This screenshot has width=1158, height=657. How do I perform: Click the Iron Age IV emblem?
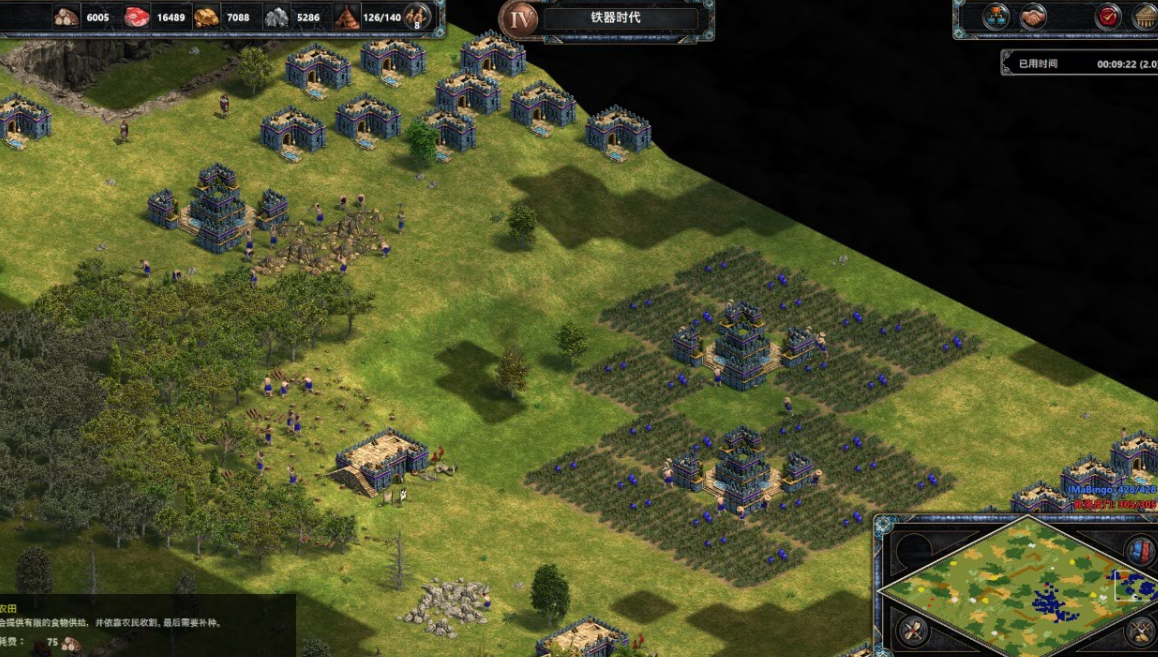[518, 19]
